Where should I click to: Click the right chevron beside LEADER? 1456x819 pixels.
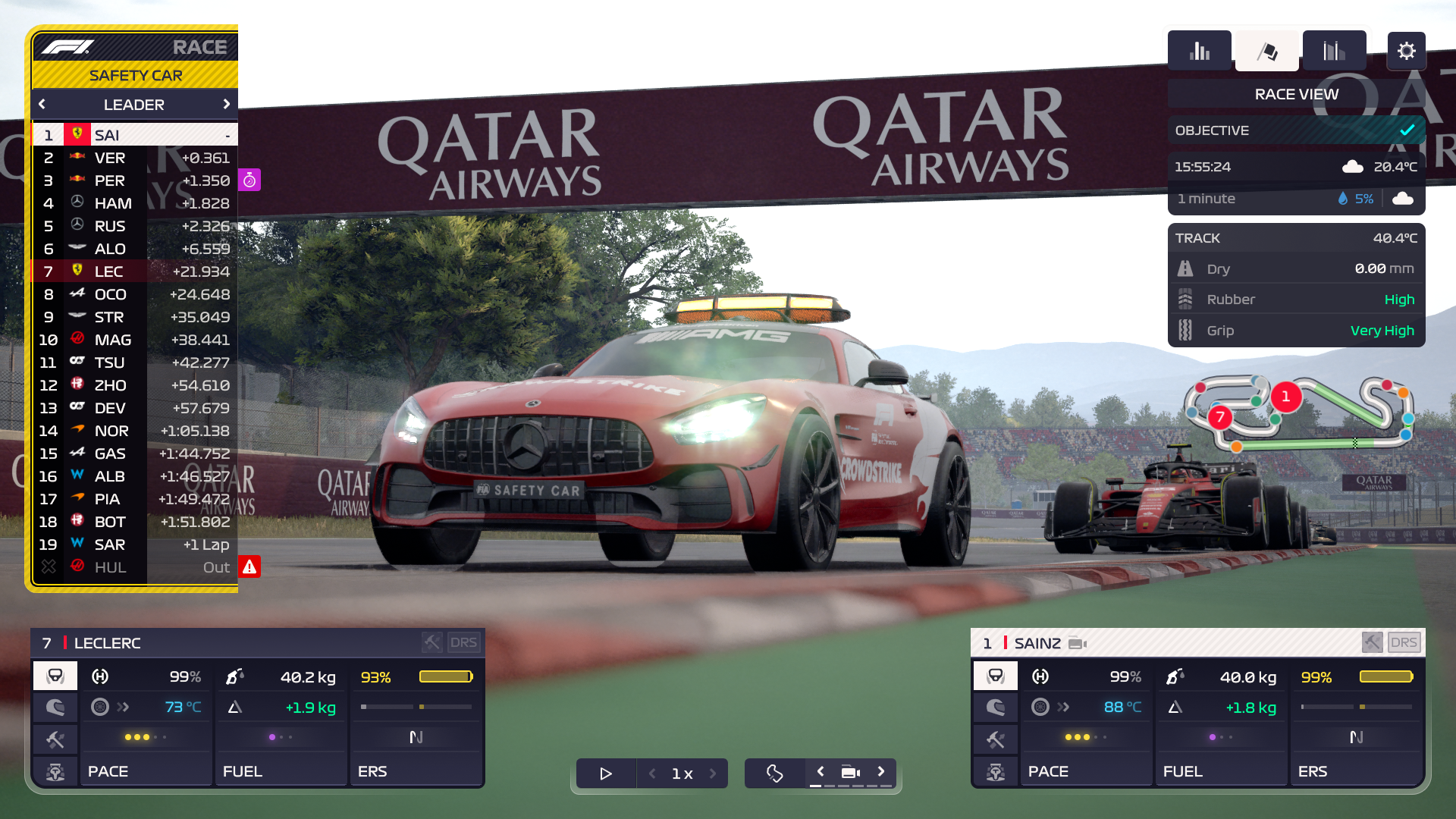[x=227, y=105]
